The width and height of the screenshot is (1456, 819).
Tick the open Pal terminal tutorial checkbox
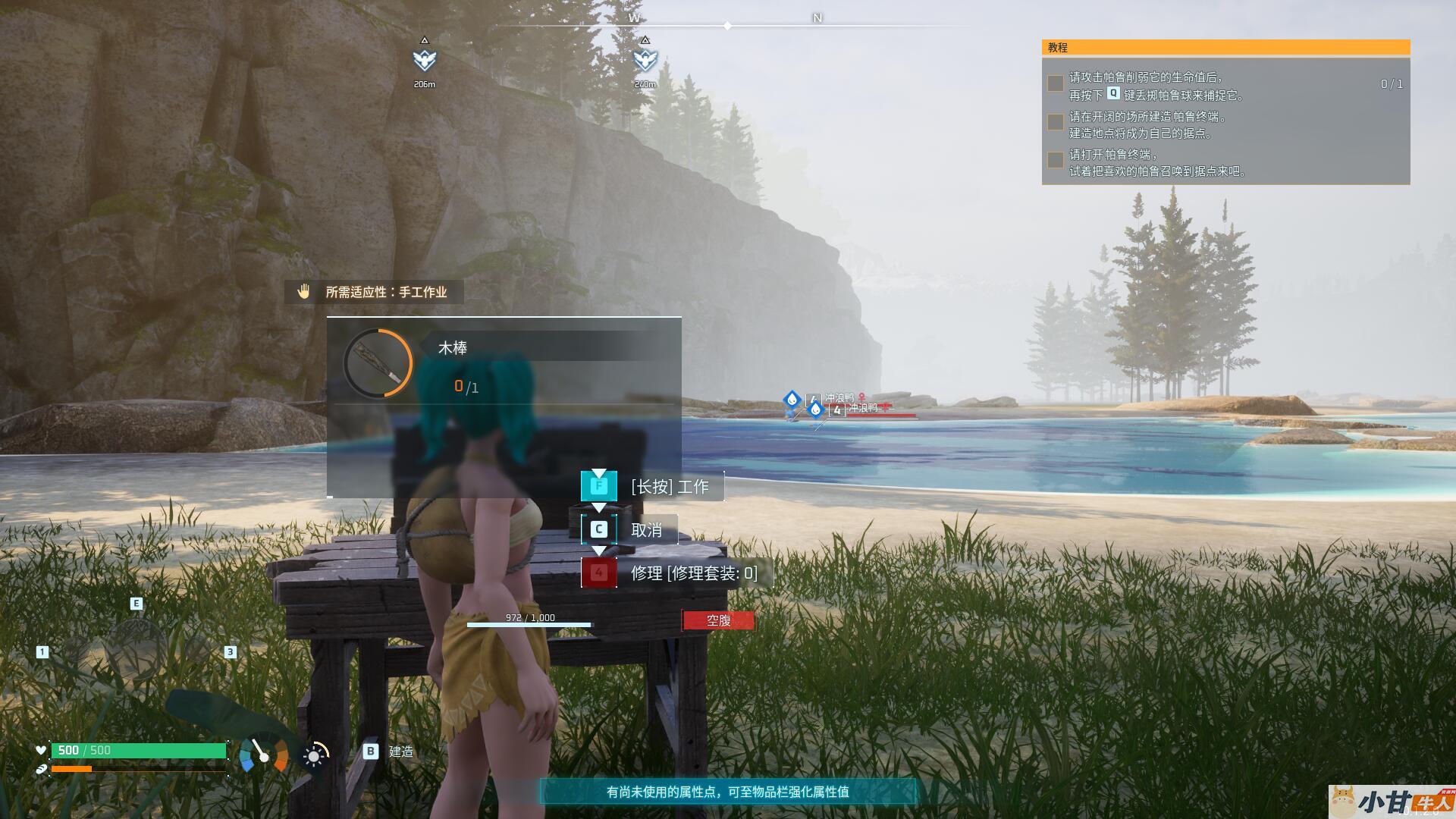point(1055,160)
